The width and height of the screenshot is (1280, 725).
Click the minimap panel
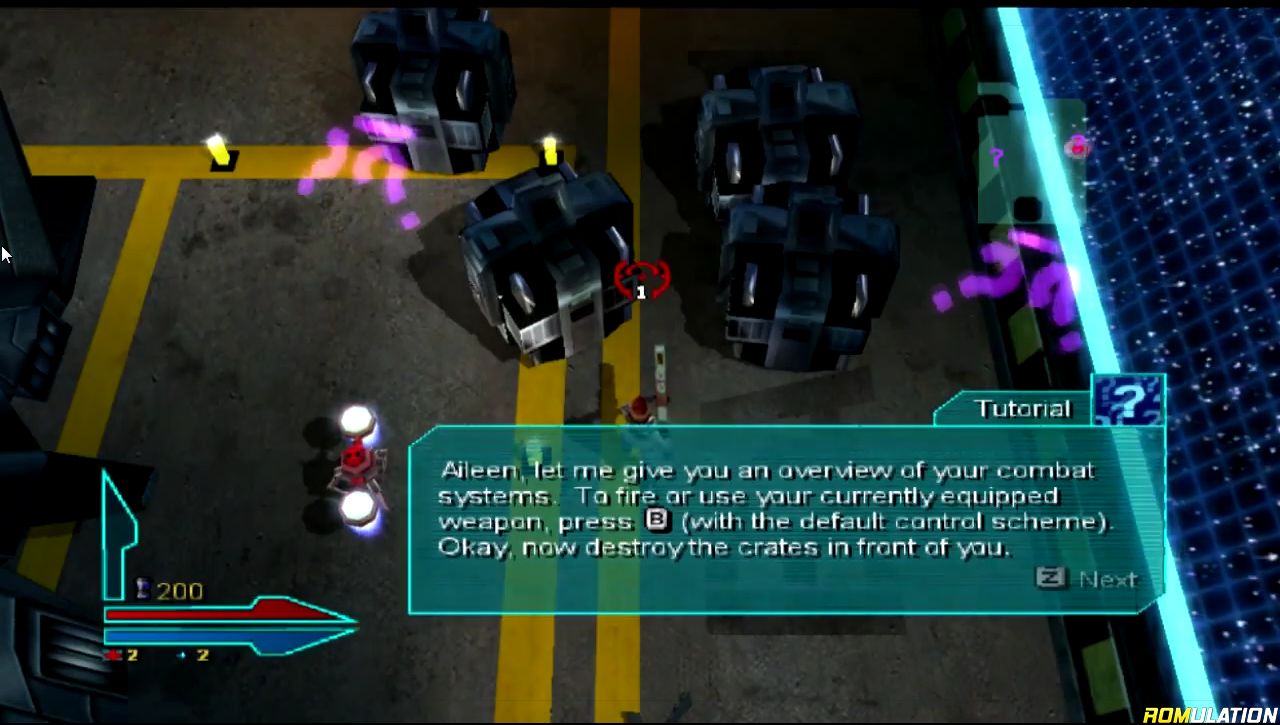[1030, 160]
